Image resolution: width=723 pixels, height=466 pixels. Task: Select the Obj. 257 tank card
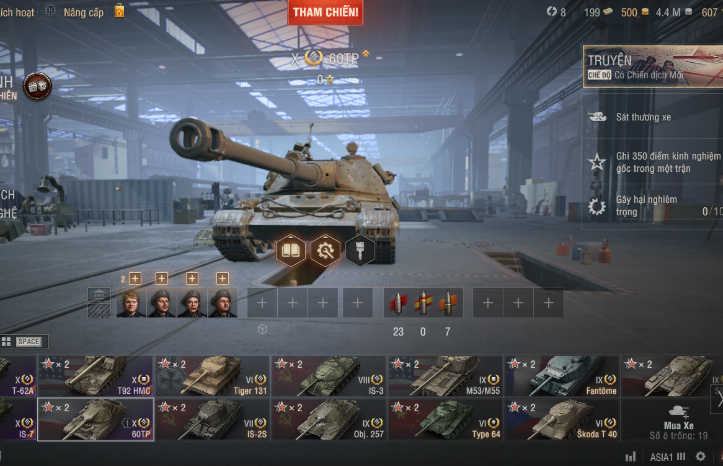click(329, 419)
